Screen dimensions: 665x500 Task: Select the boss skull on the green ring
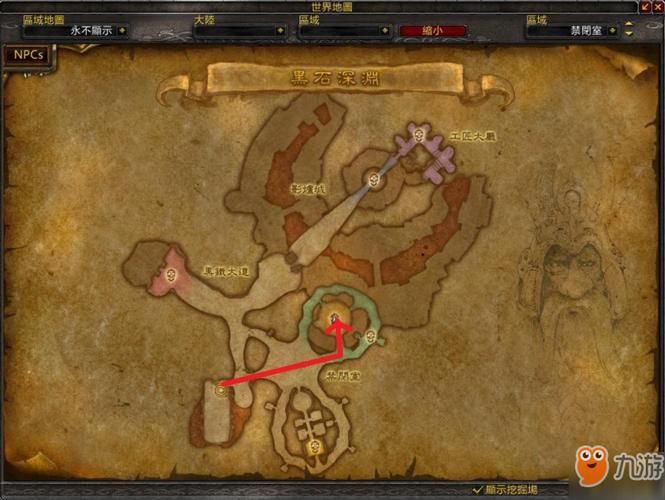[x=371, y=336]
